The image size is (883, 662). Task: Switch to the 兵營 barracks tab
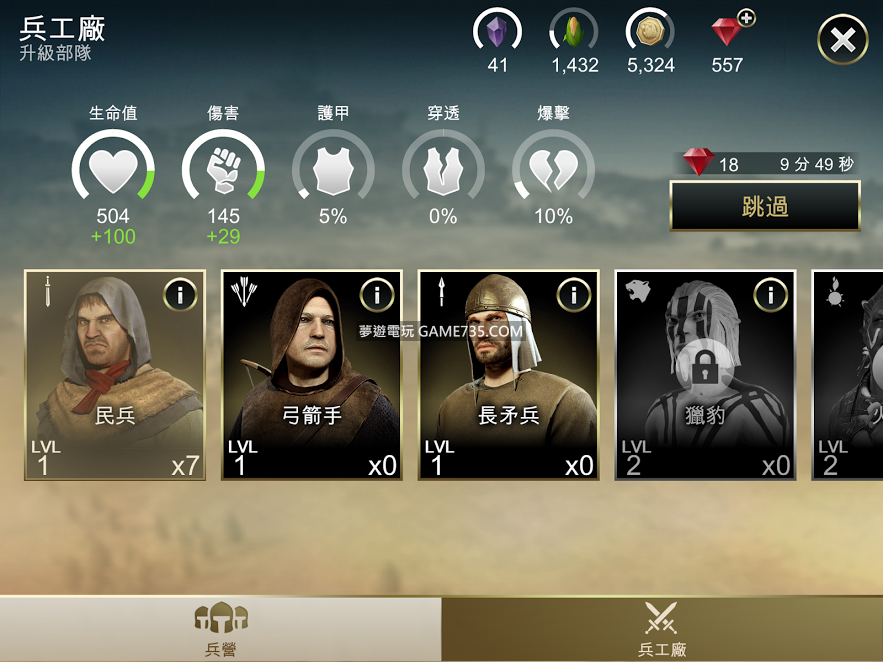(x=220, y=629)
